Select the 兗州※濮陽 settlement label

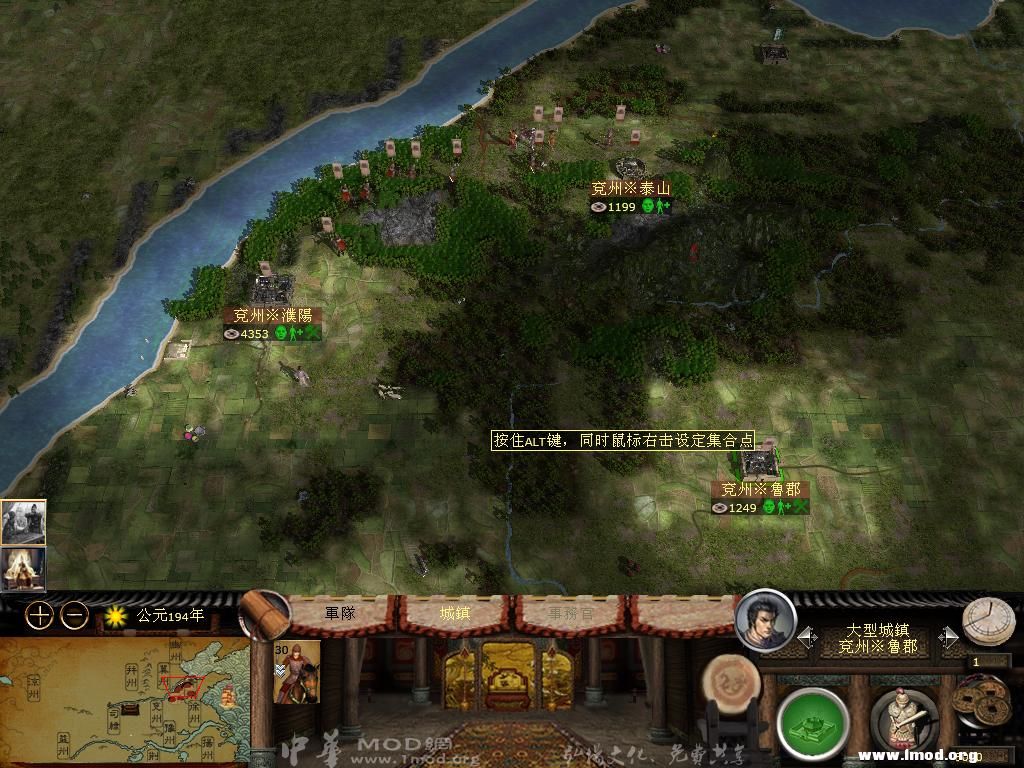[272, 315]
